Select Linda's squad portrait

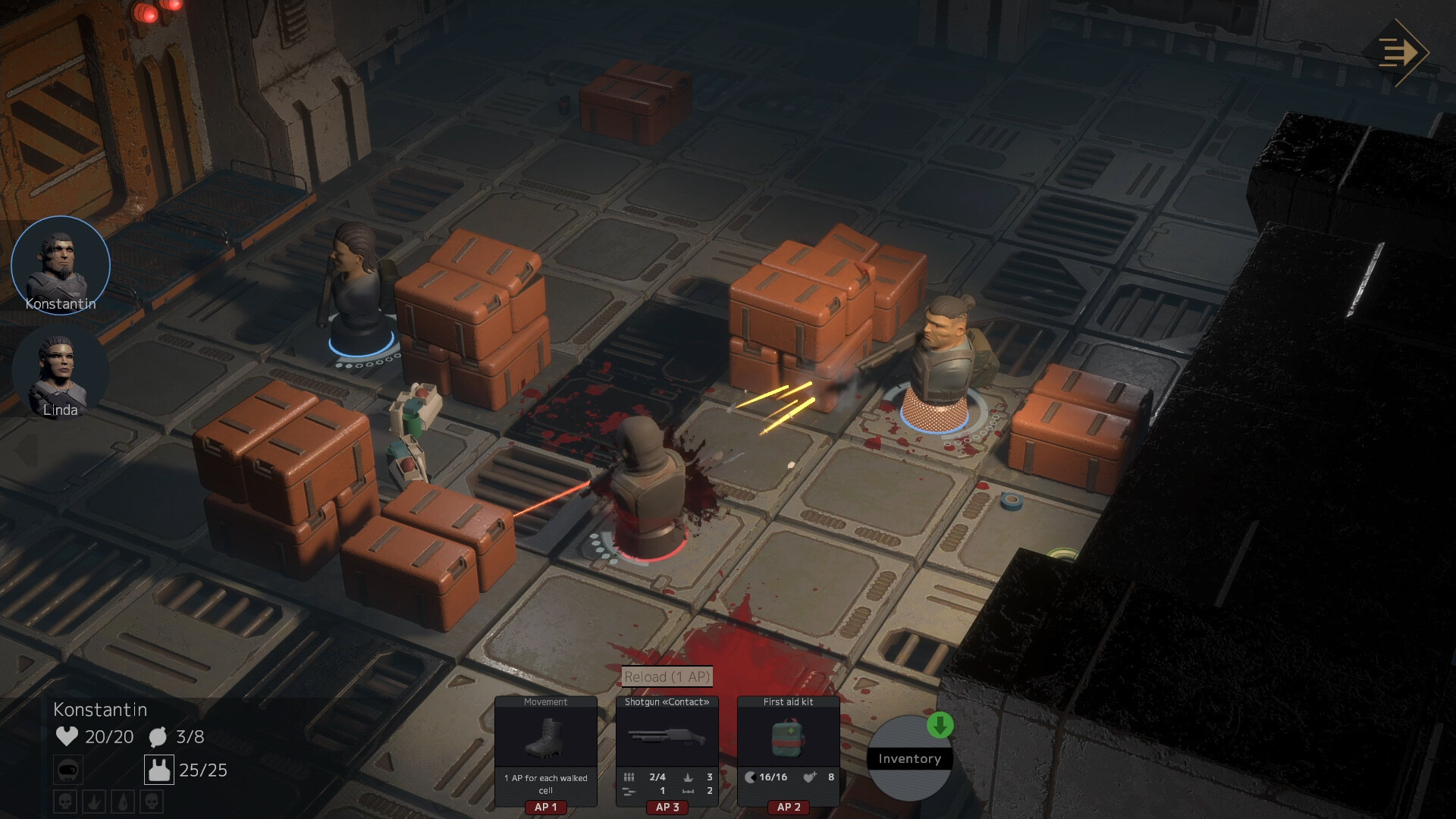61,372
